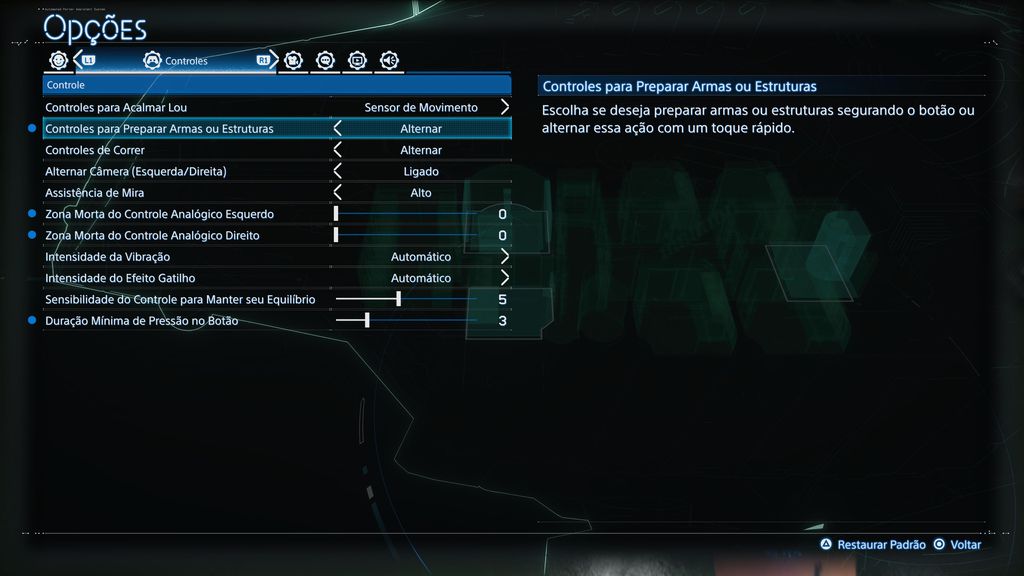Switch to the speaker audio tab
Image resolution: width=1024 pixels, height=576 pixels.
tap(389, 60)
